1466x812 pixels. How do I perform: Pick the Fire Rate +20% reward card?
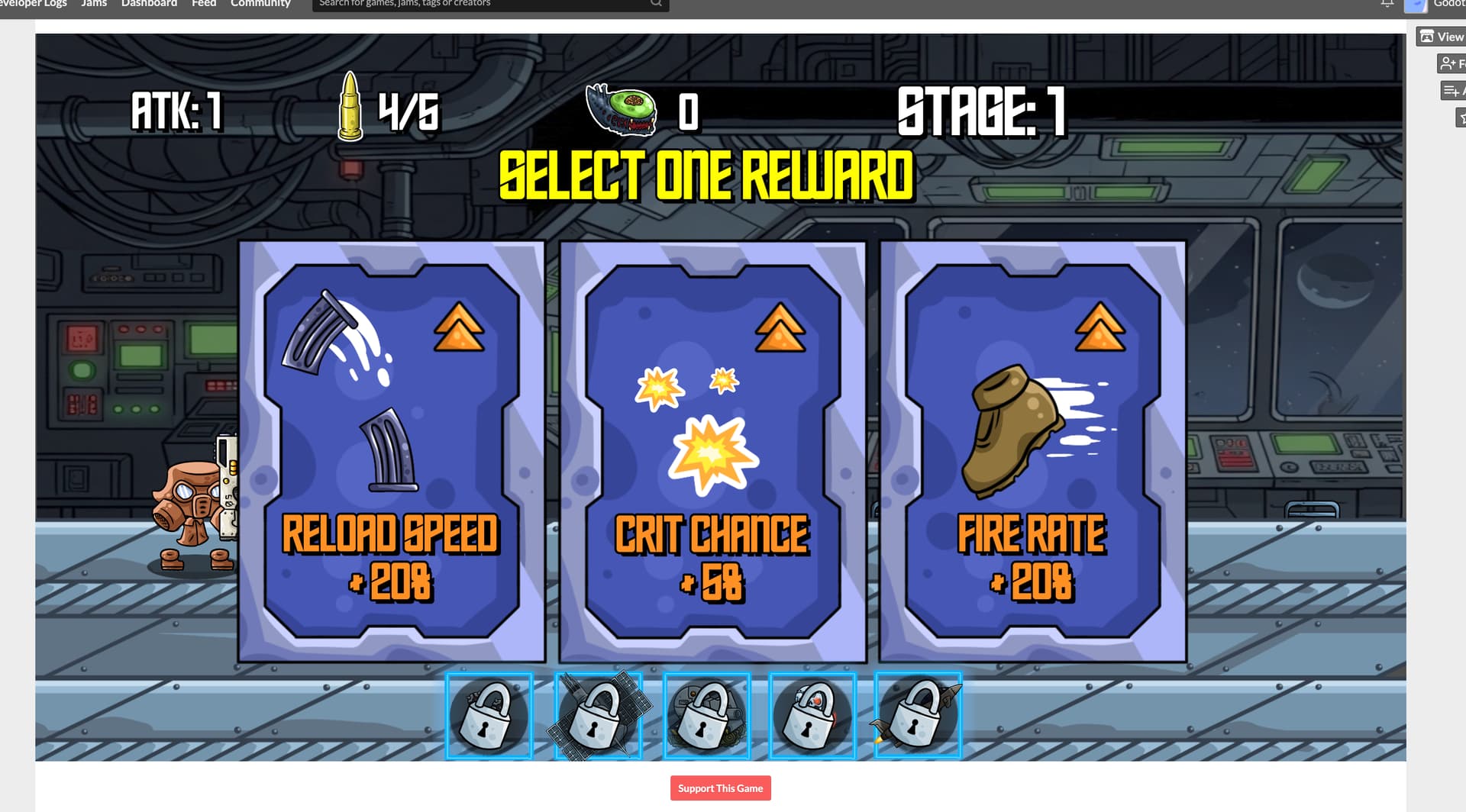(1033, 452)
